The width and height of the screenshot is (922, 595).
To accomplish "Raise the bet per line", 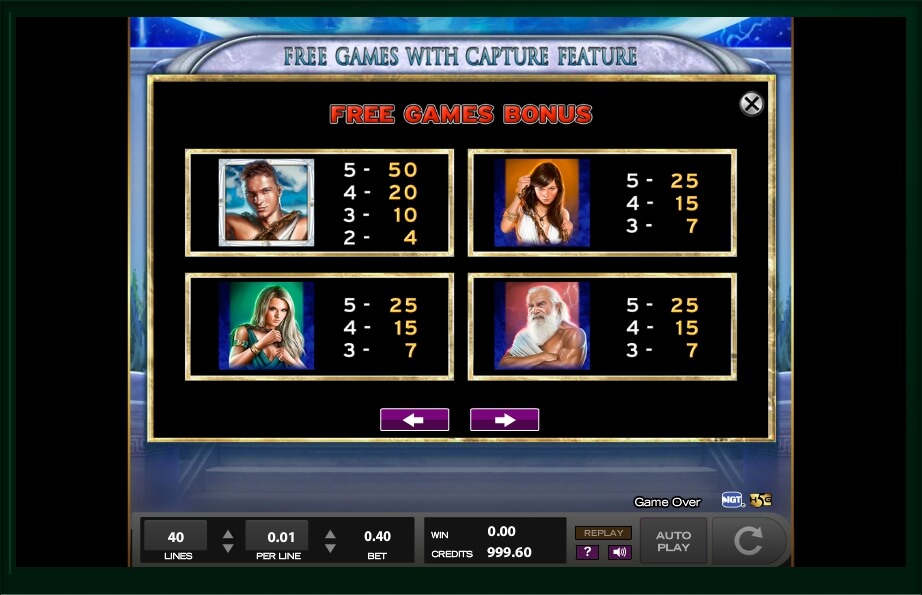I will click(330, 533).
